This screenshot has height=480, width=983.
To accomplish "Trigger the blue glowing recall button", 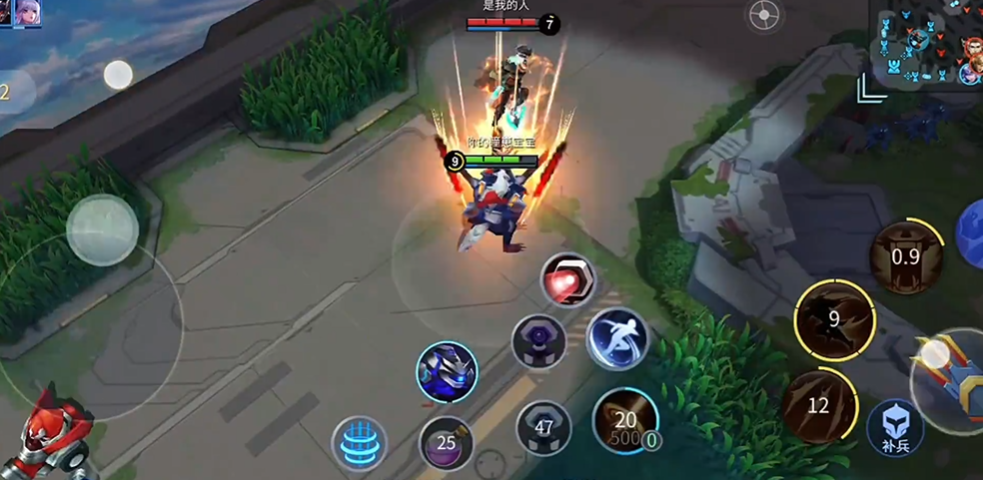I will [x=360, y=443].
